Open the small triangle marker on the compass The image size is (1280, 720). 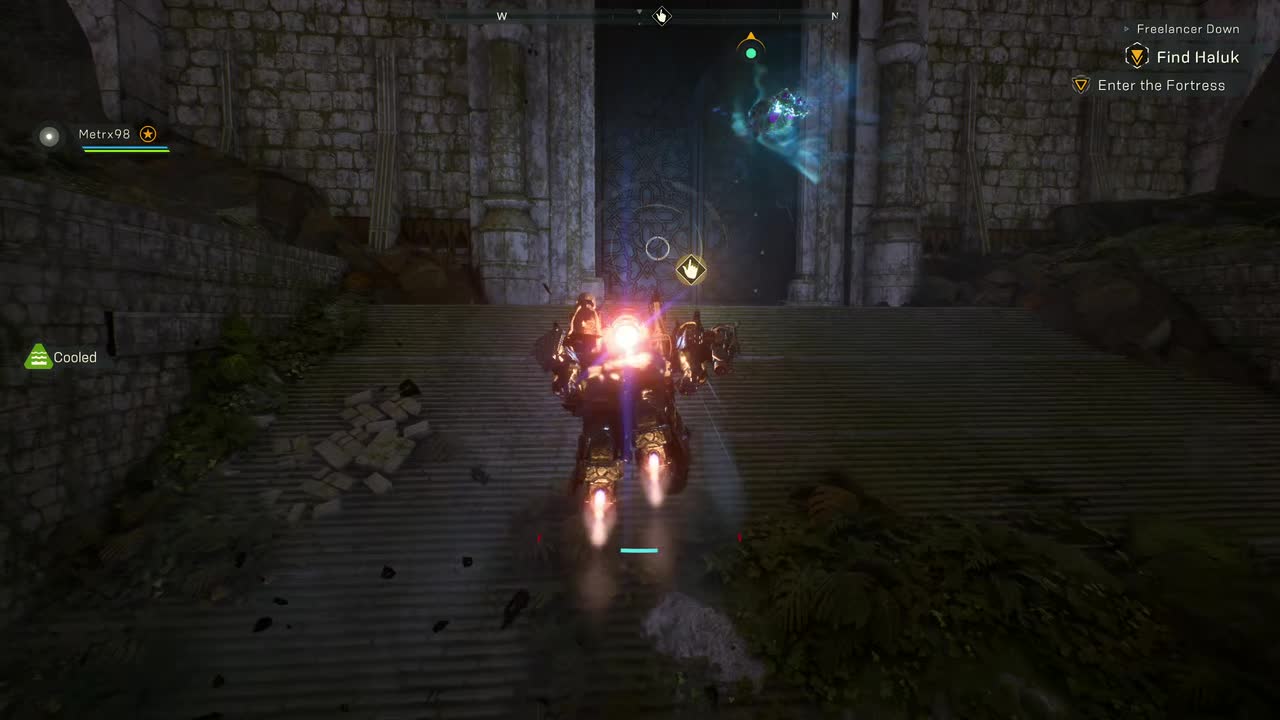pos(639,13)
